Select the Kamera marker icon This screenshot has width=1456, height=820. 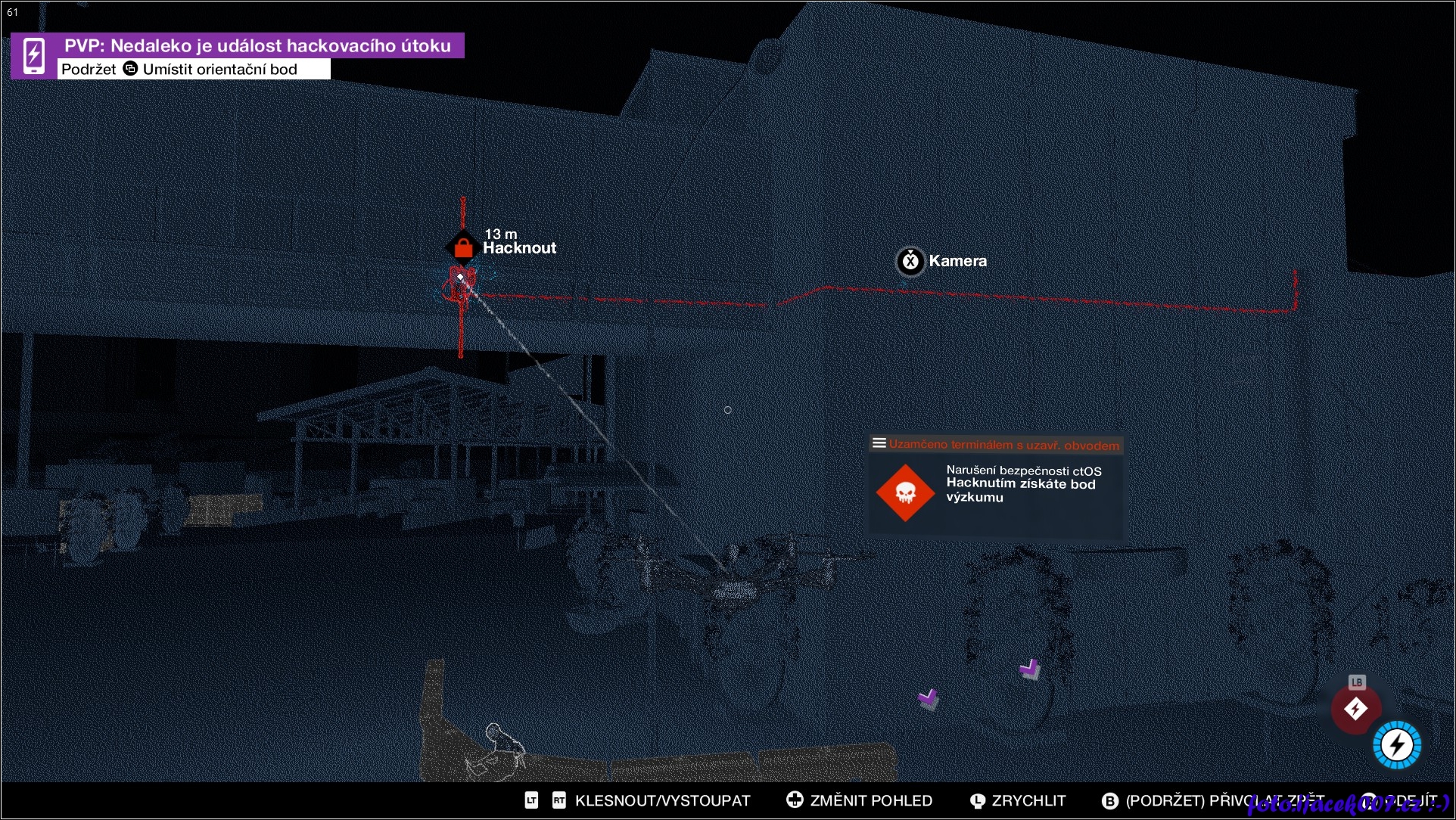tap(910, 261)
